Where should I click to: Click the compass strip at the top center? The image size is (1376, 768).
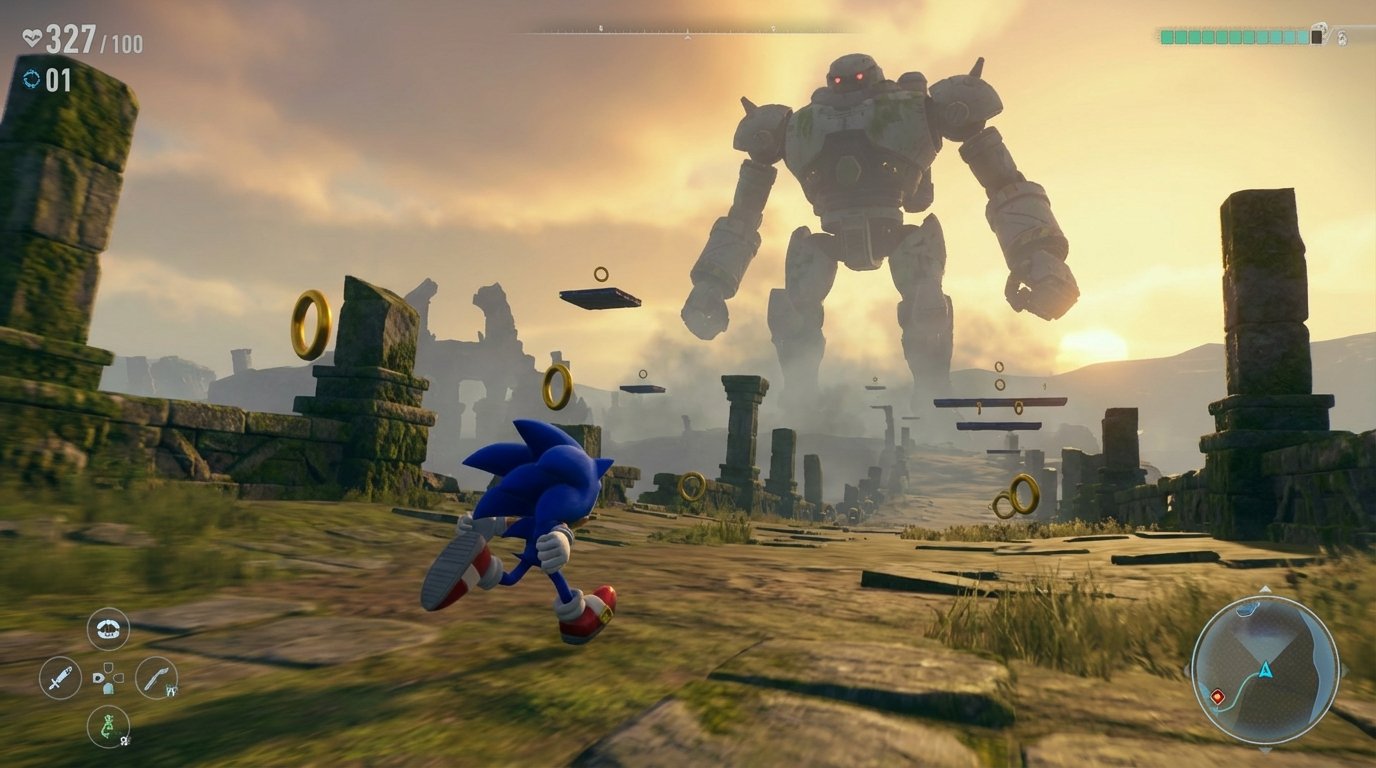tap(690, 30)
